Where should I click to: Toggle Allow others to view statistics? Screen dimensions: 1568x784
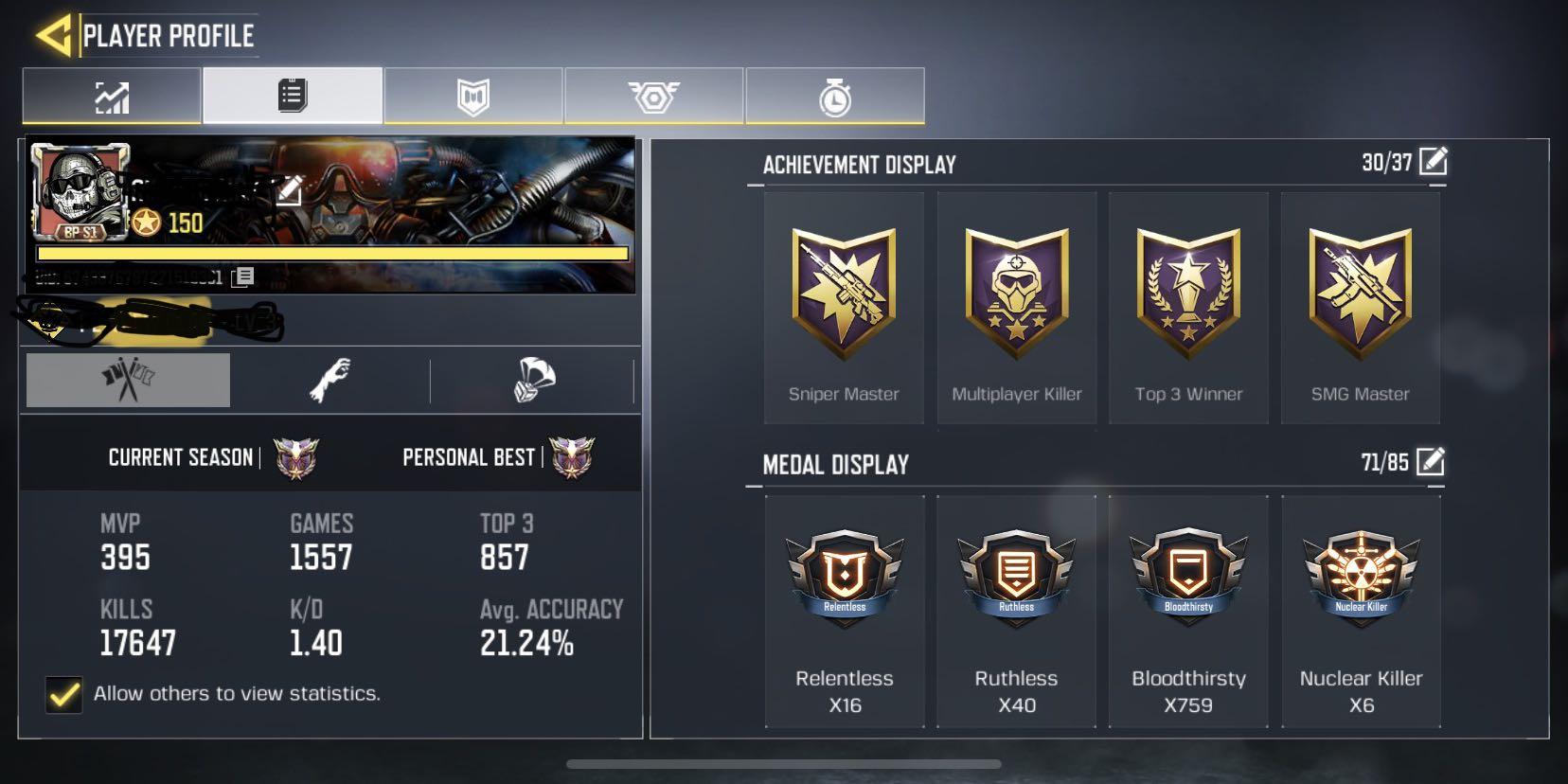[x=63, y=694]
